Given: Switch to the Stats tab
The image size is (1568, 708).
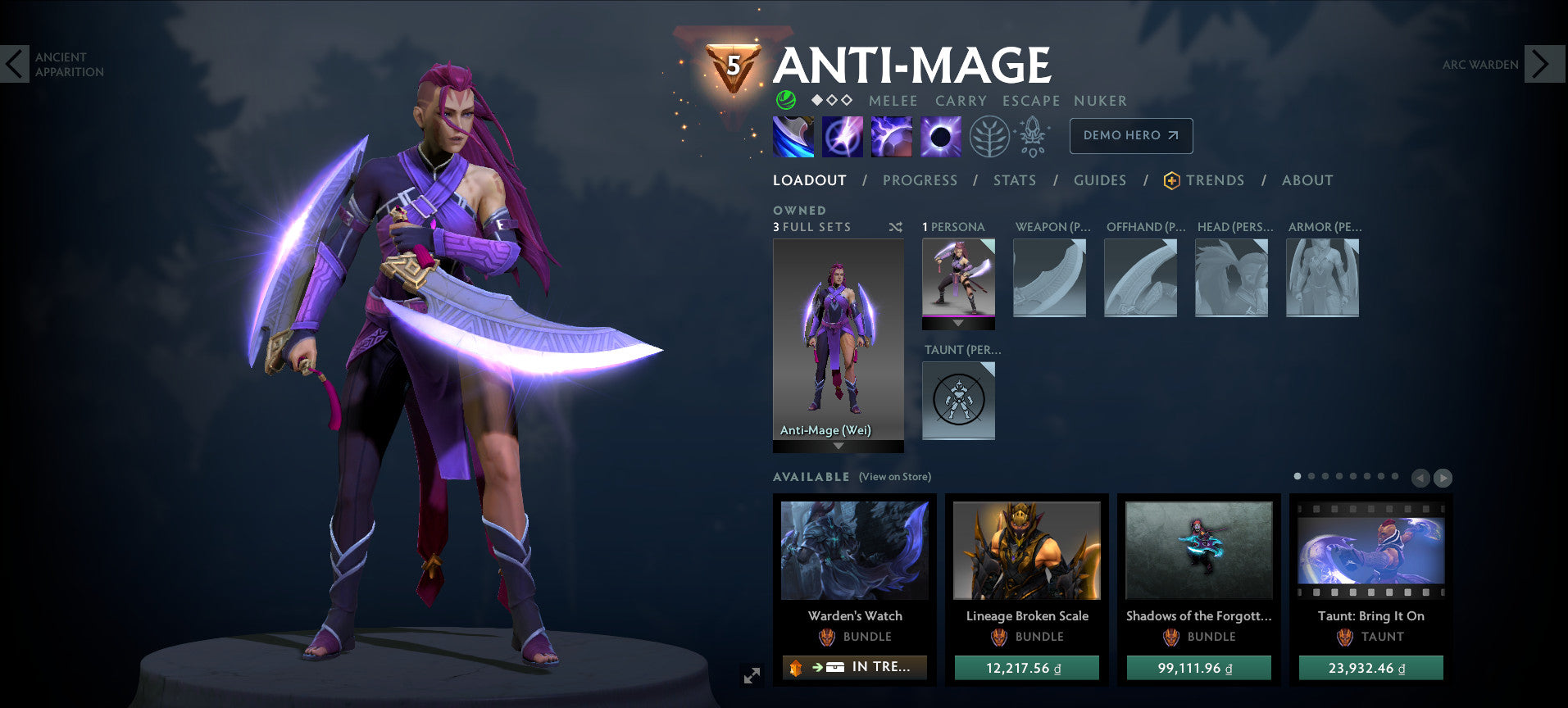Looking at the screenshot, I should click(1015, 180).
